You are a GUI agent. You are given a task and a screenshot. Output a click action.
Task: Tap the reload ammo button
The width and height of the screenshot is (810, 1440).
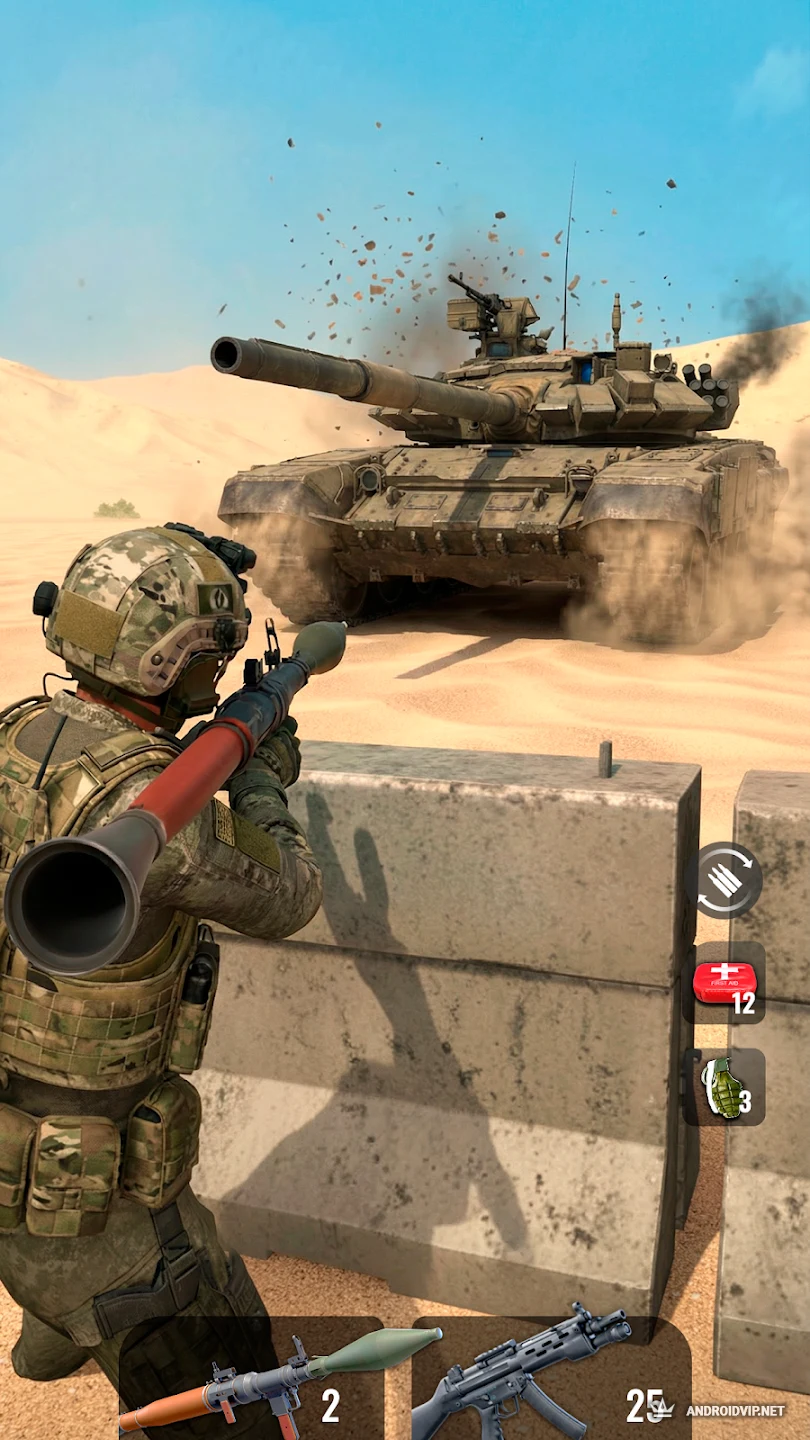tap(729, 881)
